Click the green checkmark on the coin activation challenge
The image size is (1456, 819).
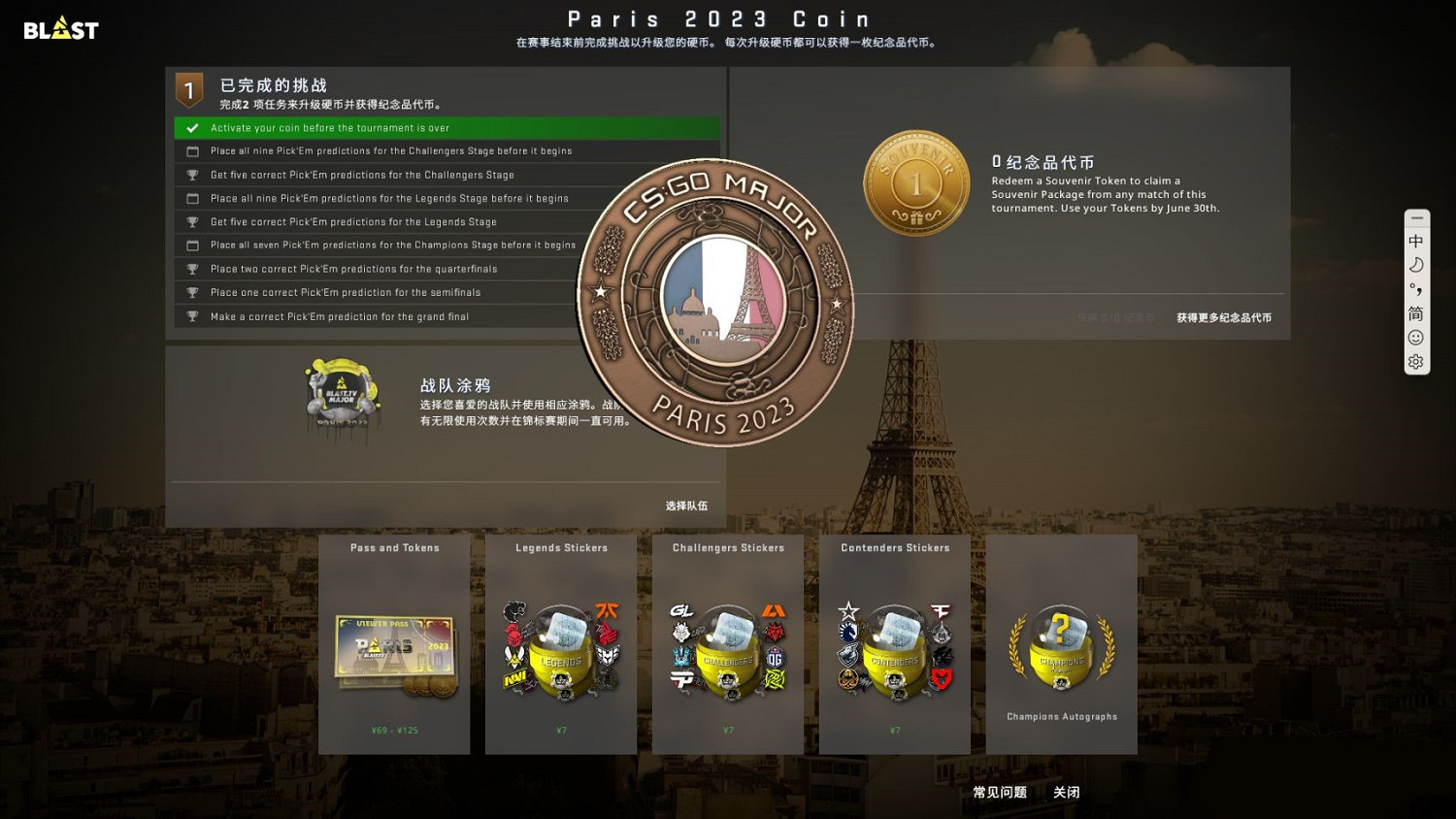pos(191,127)
